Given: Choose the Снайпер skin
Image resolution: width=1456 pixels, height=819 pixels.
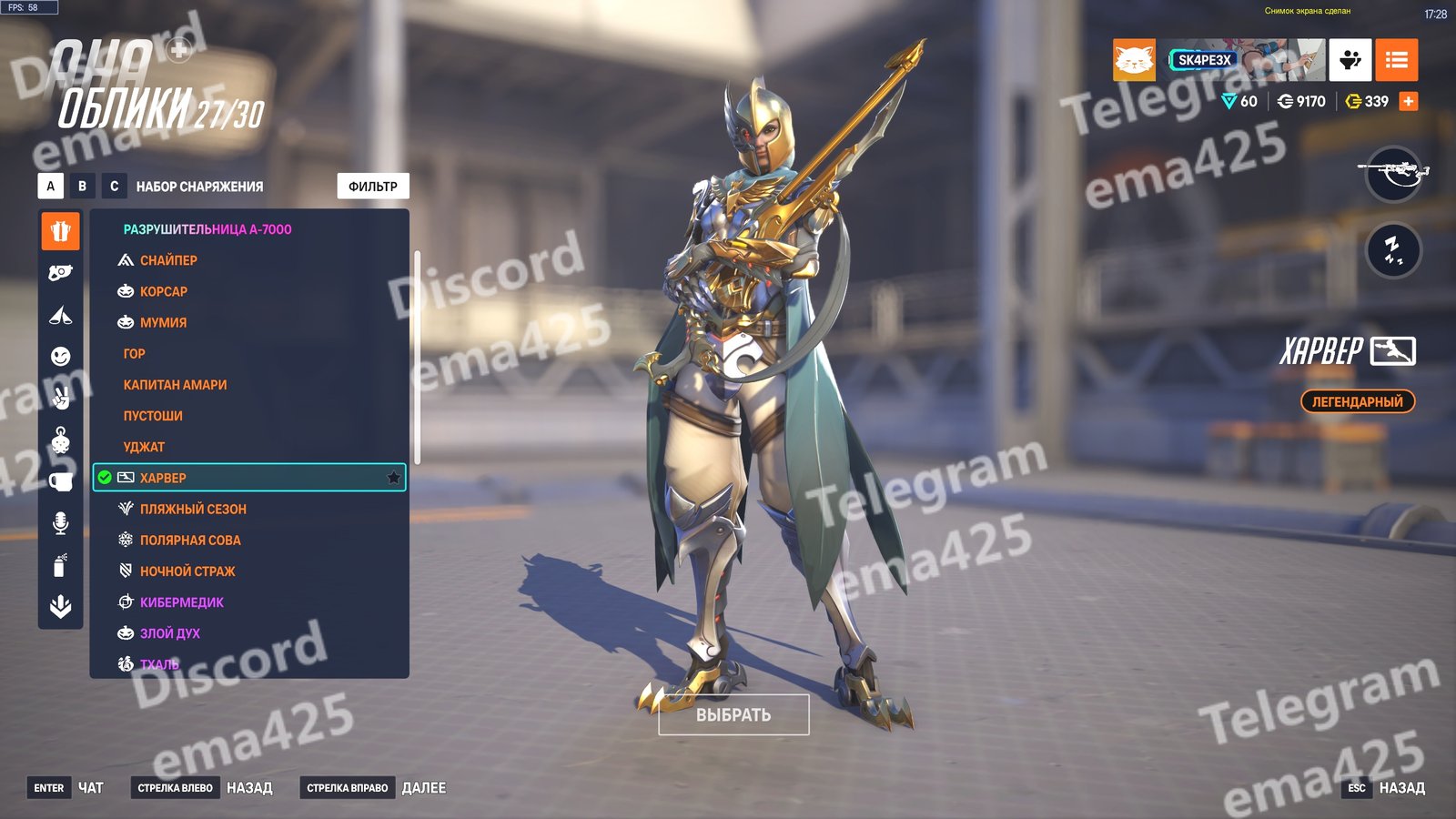Looking at the screenshot, I should click(168, 260).
